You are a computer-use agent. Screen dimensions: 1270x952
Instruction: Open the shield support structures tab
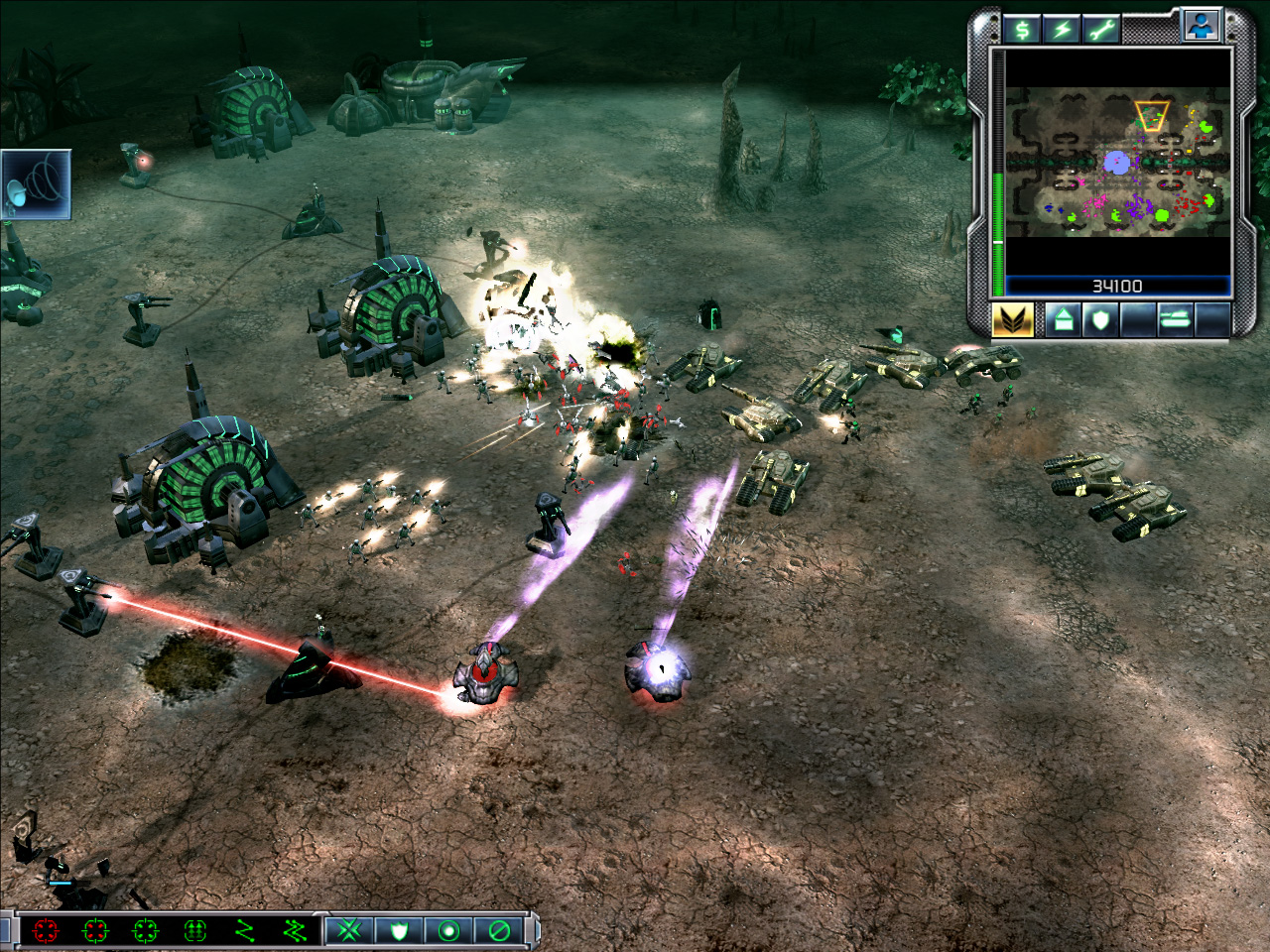(x=1100, y=320)
